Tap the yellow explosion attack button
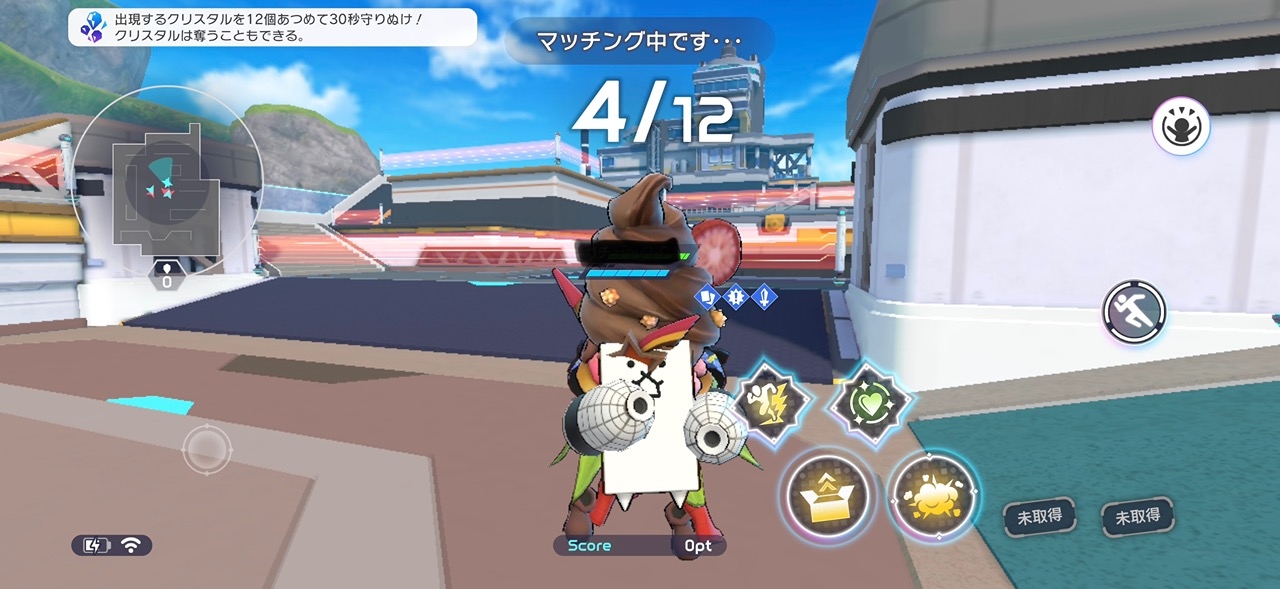 tap(932, 497)
